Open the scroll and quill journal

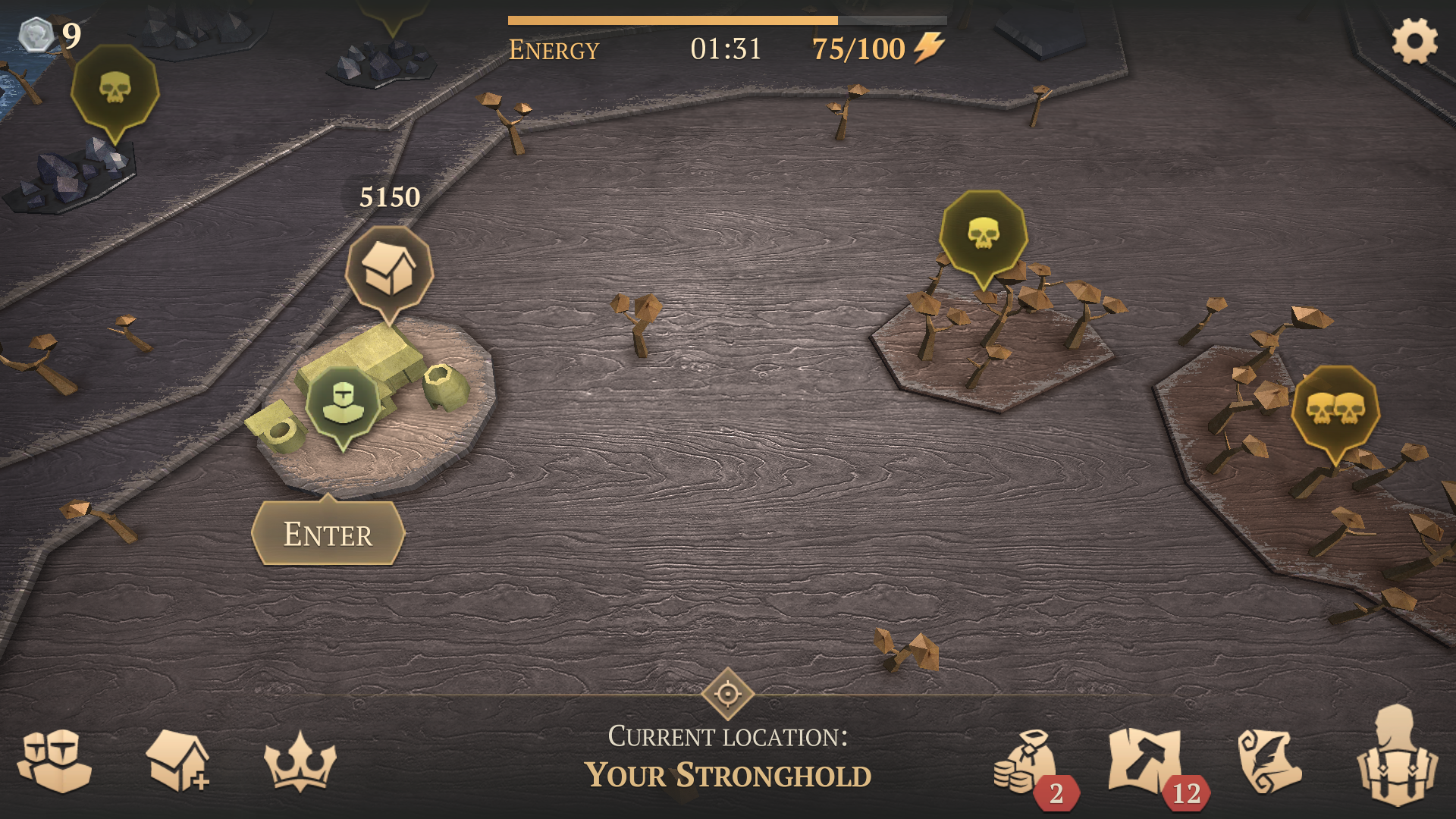tap(1269, 761)
